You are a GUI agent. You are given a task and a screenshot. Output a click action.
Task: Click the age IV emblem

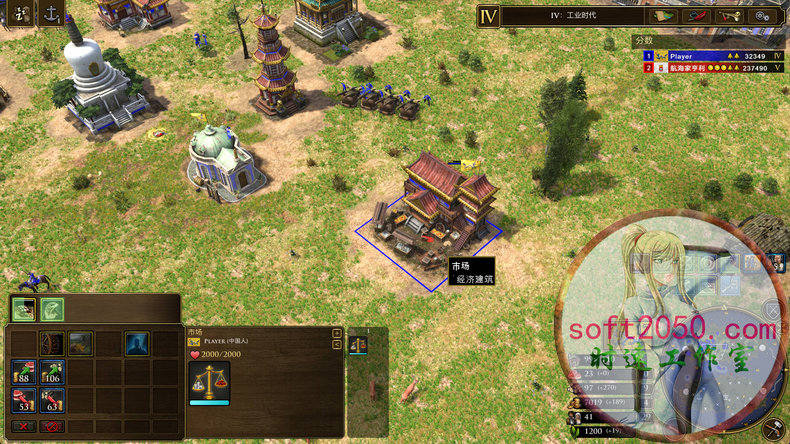[488, 16]
